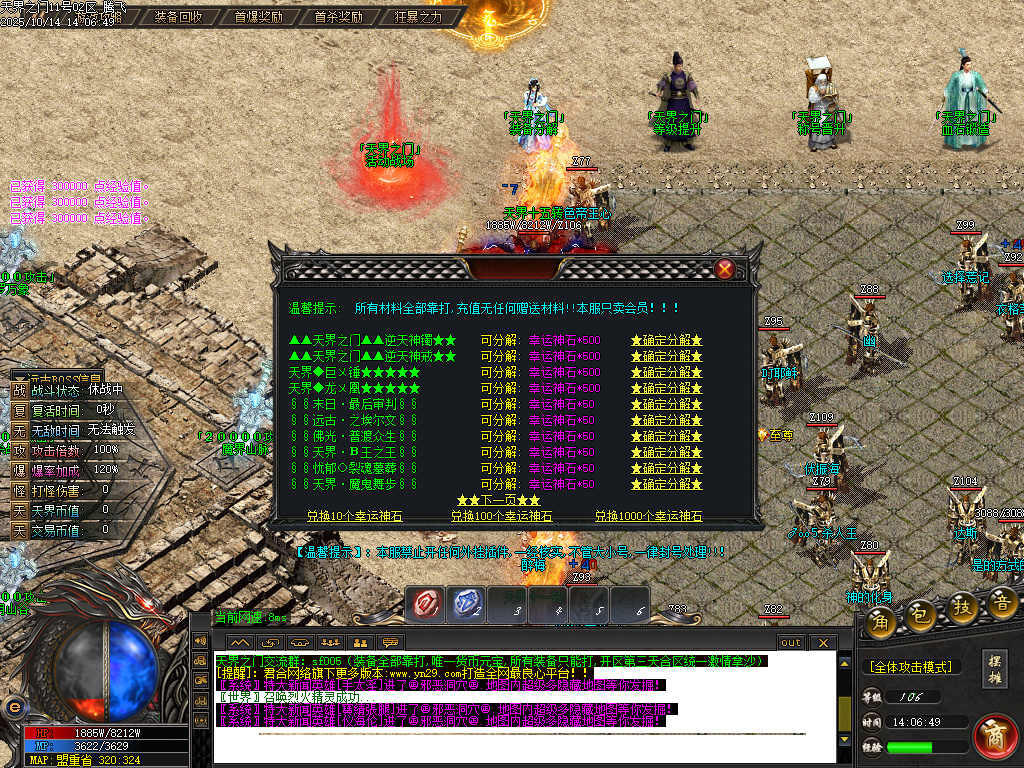Exchange 100 lucky stones option
1024x768 pixels.
coord(501,516)
